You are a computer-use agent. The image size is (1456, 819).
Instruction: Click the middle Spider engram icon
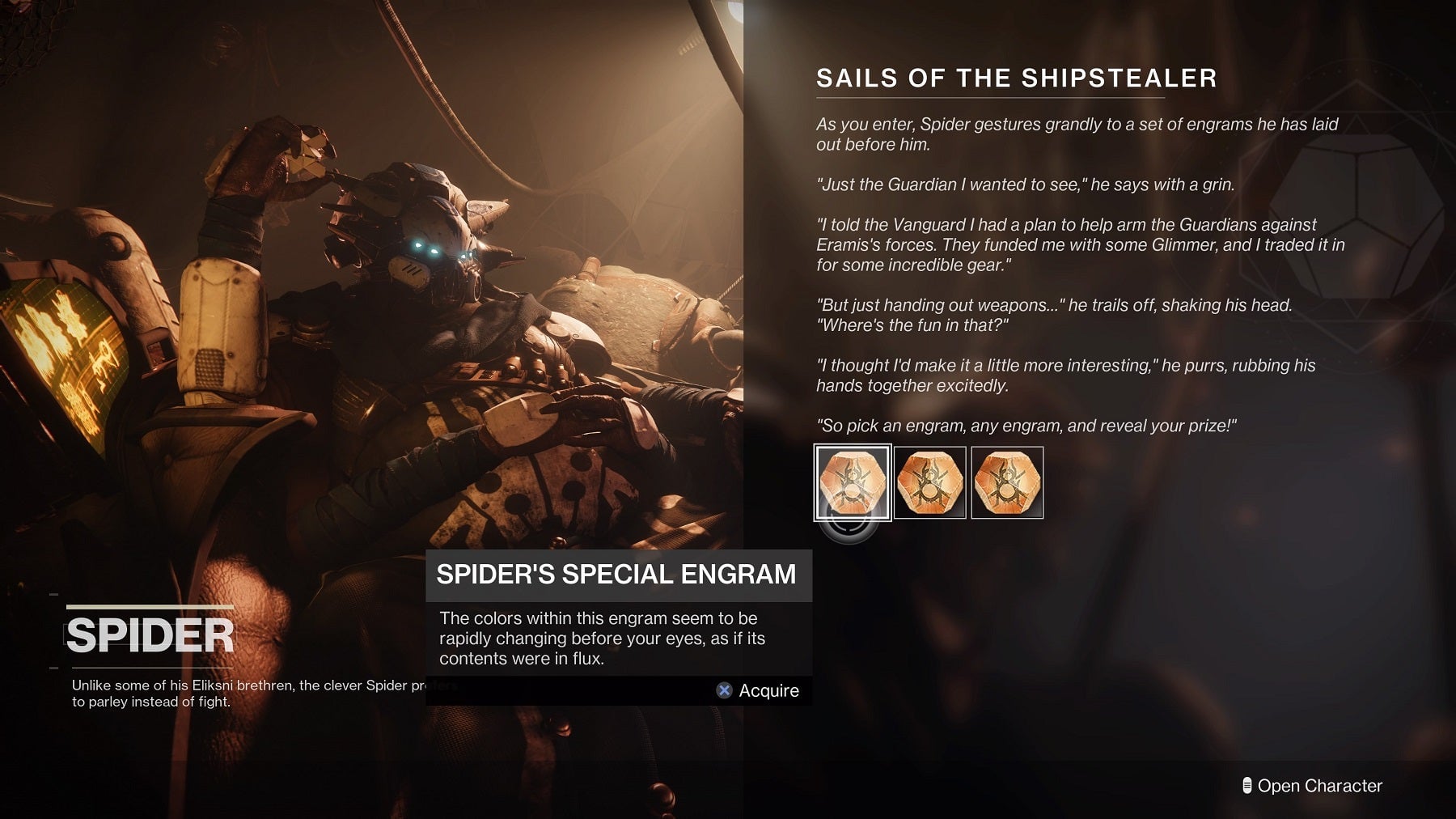pos(929,483)
